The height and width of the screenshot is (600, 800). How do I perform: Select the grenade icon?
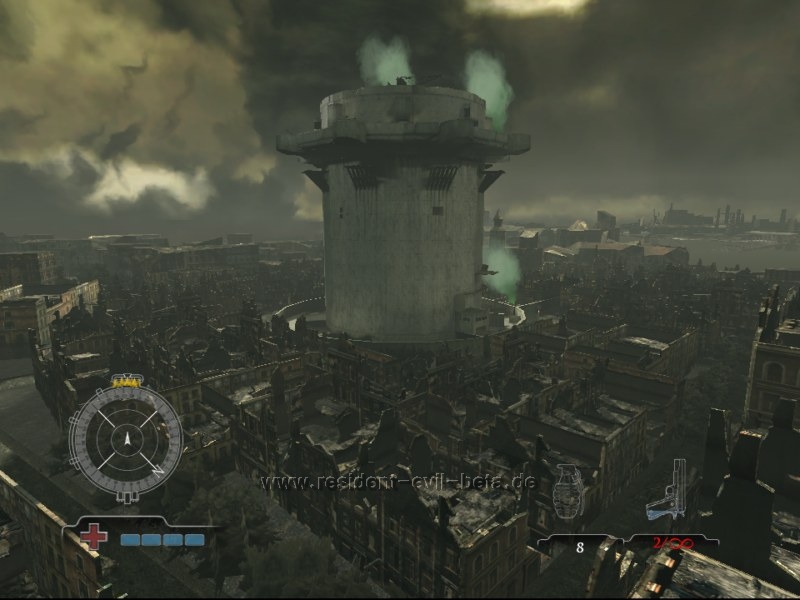tap(568, 493)
